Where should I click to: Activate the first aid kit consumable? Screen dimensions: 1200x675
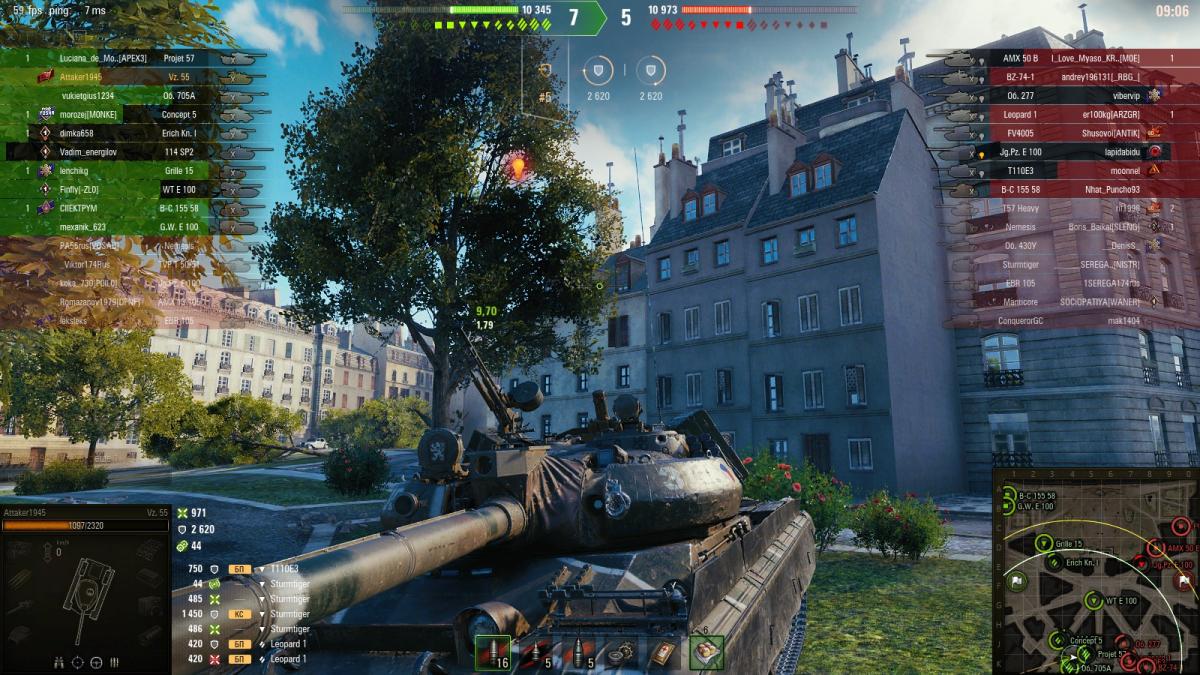(663, 652)
